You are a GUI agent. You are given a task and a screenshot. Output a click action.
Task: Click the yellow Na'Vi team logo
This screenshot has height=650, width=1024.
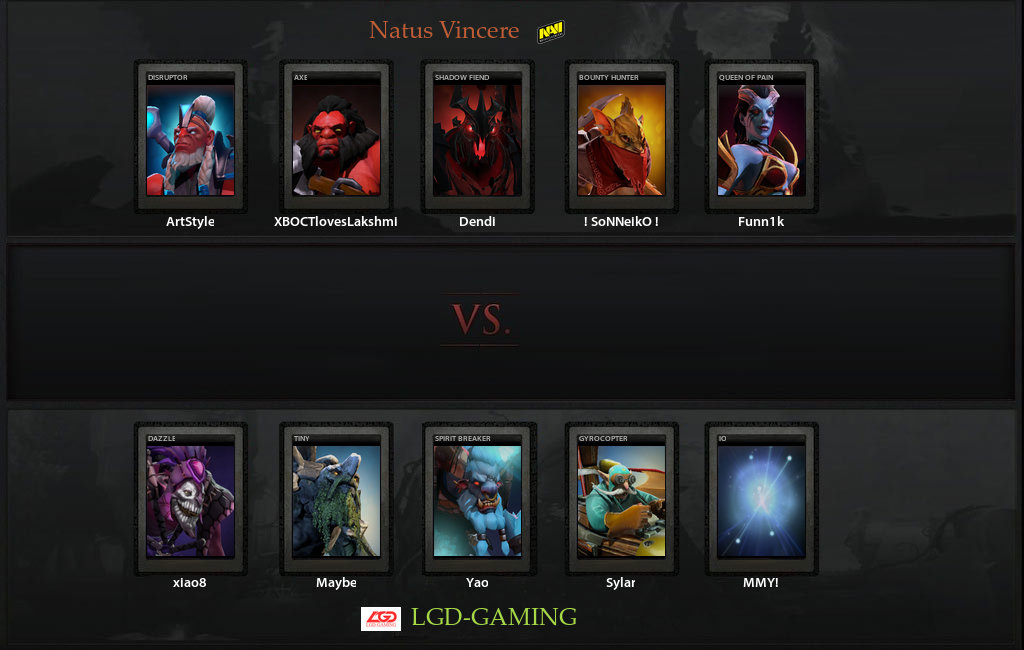pos(550,33)
